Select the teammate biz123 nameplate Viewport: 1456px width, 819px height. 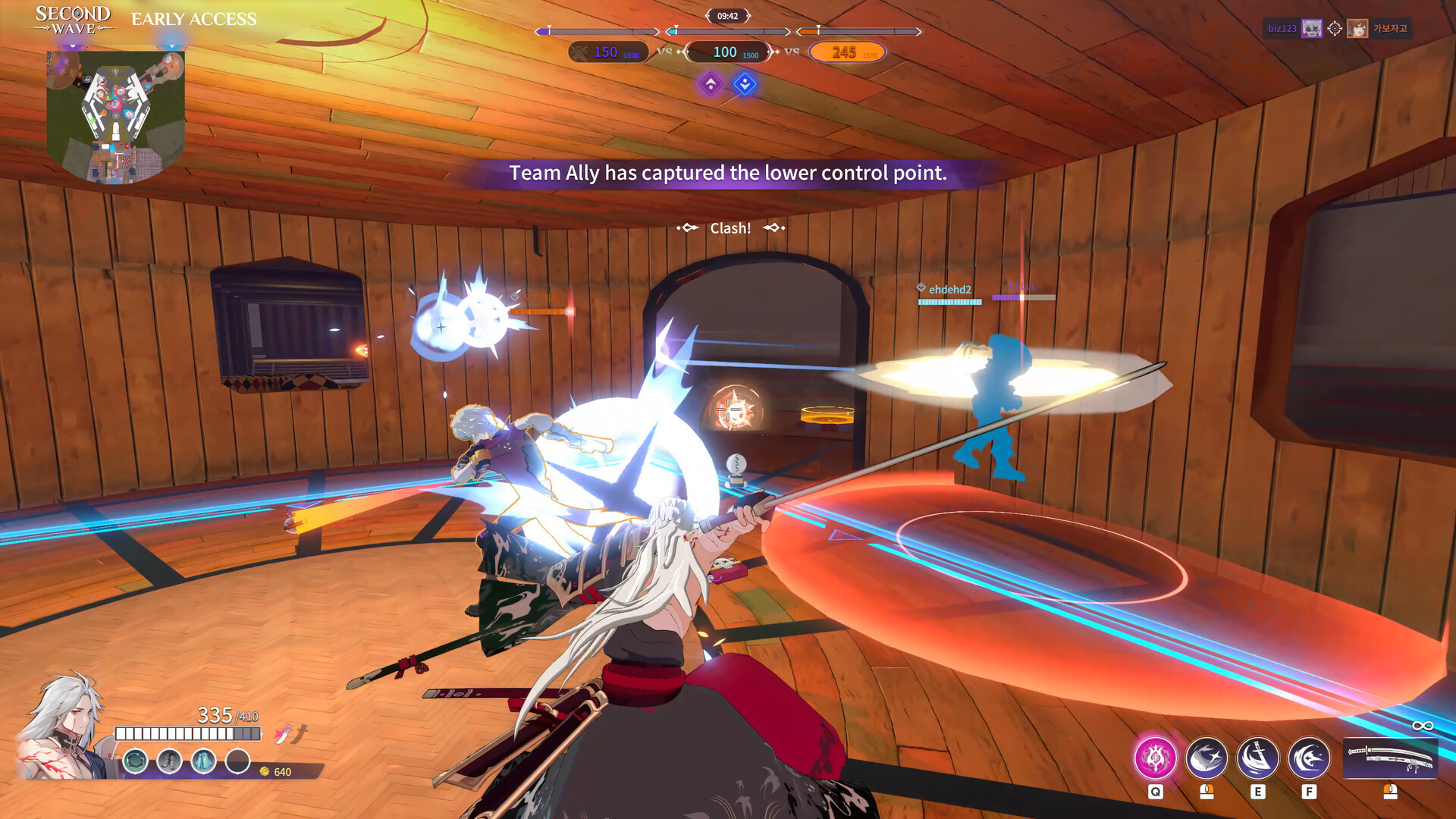click(1293, 29)
